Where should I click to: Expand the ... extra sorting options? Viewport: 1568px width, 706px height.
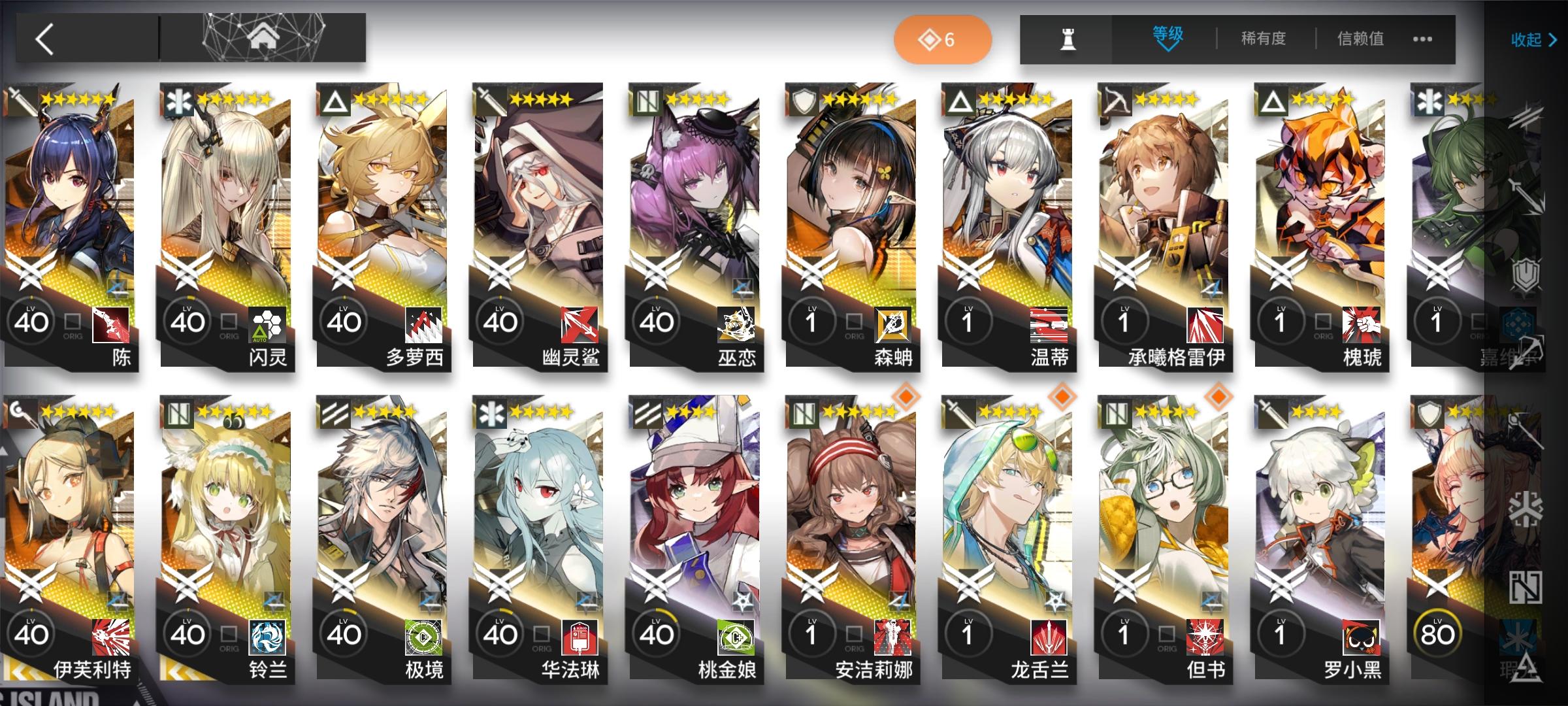(1422, 39)
